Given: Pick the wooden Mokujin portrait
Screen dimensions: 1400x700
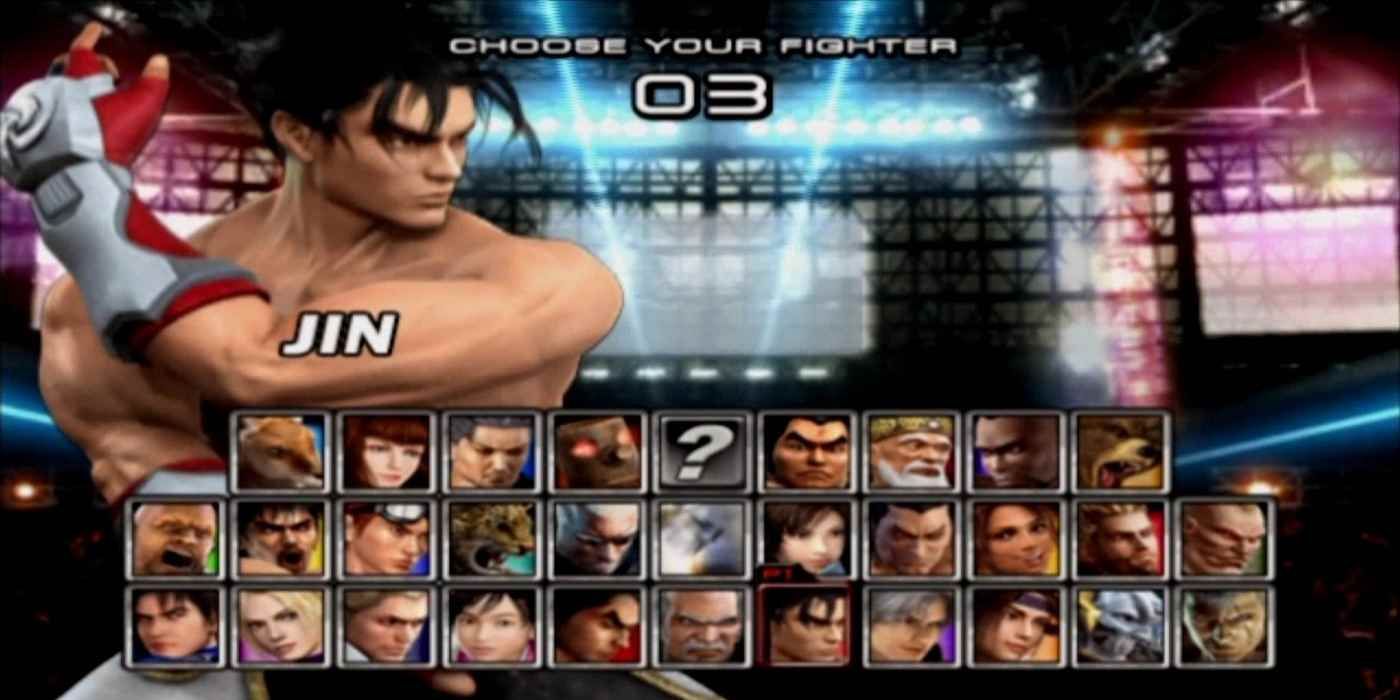Looking at the screenshot, I should pos(596,451).
